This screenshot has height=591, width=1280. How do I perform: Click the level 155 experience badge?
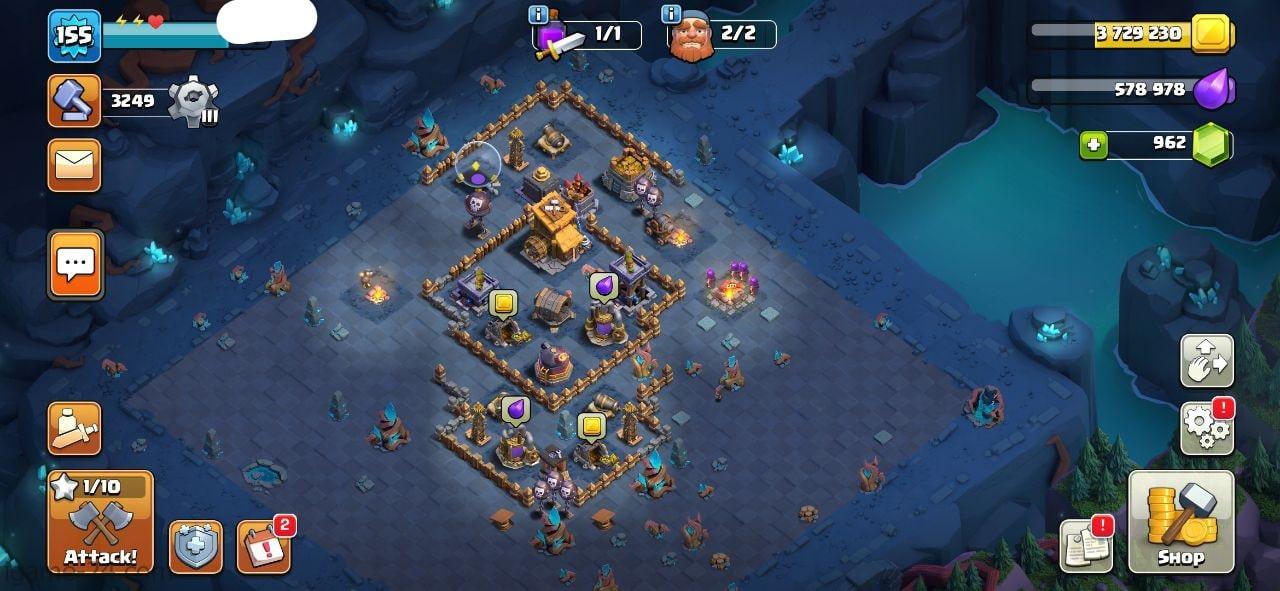point(74,36)
